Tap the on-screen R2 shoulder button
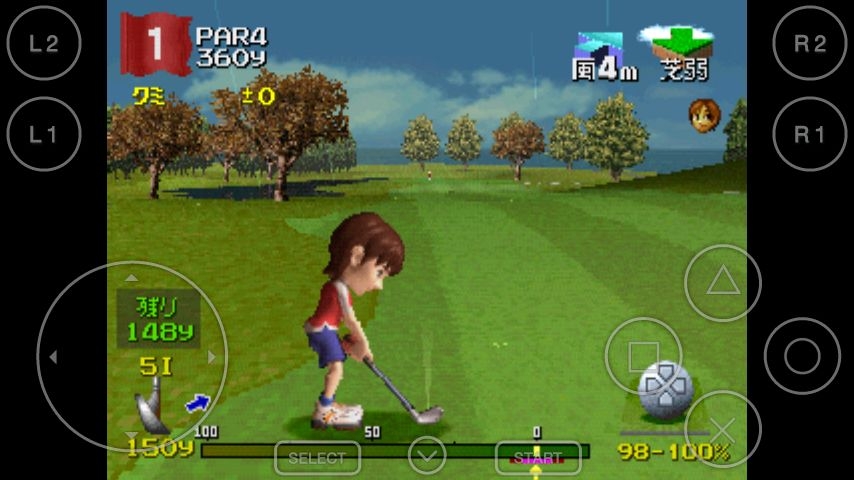This screenshot has height=480, width=854. [810, 44]
